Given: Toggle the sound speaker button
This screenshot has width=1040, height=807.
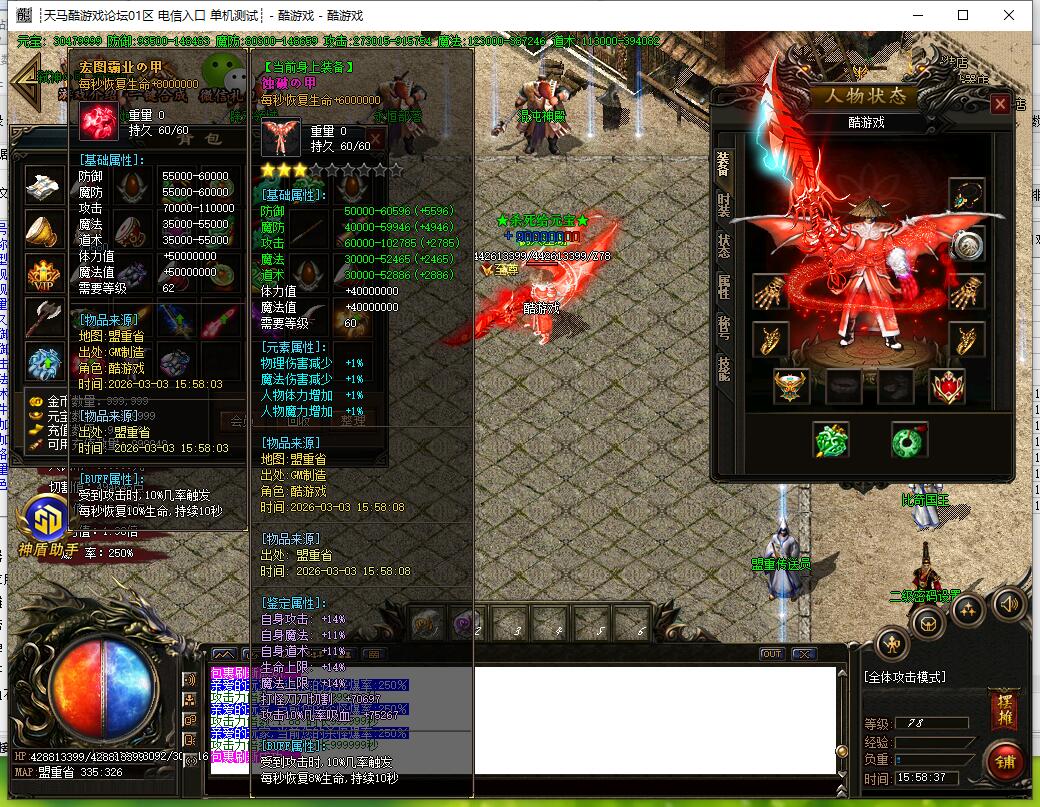Looking at the screenshot, I should pos(1008,603).
